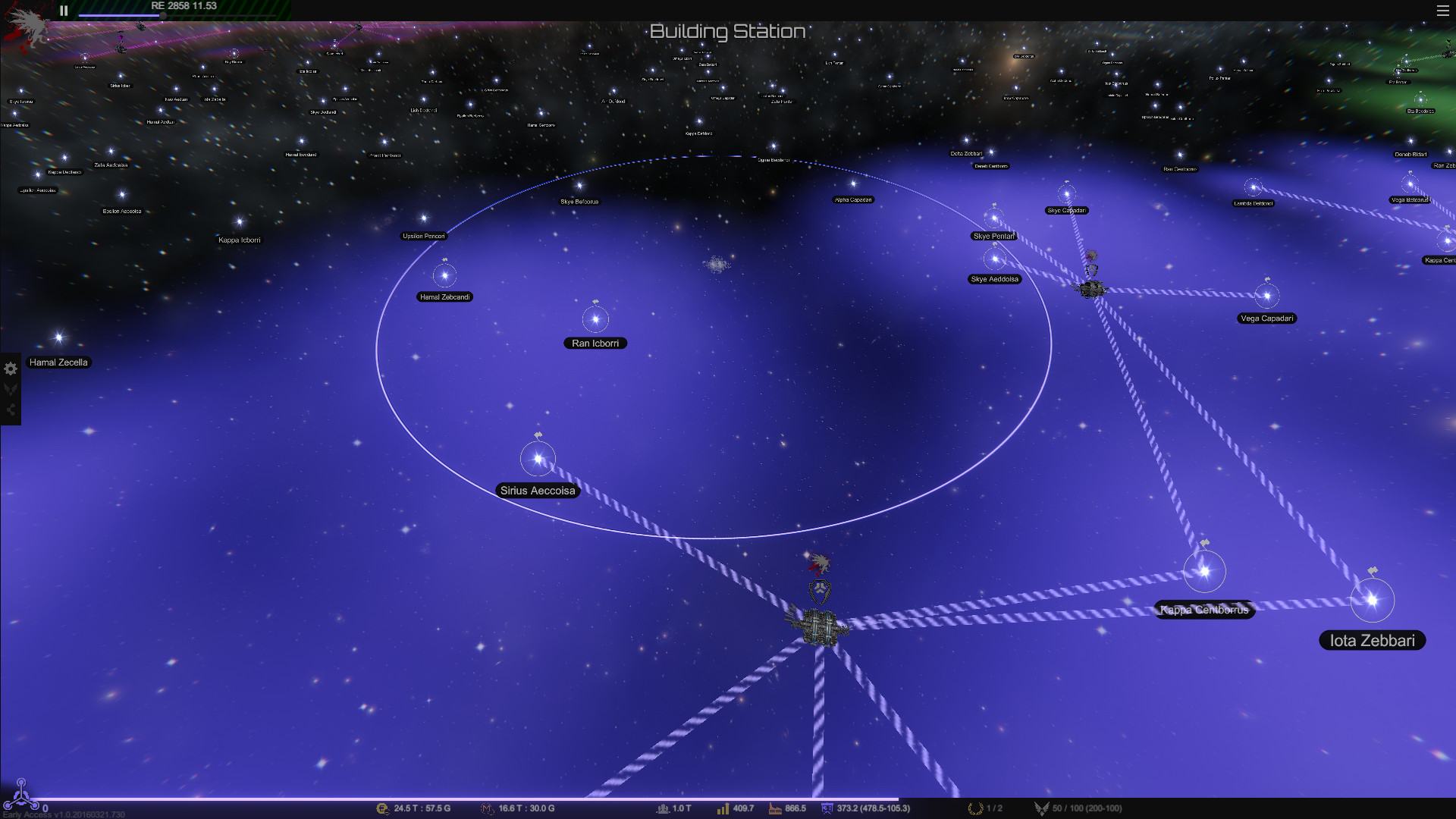Click the grey dragon faction emblem
The width and height of the screenshot is (1456, 819).
pyautogui.click(x=27, y=27)
